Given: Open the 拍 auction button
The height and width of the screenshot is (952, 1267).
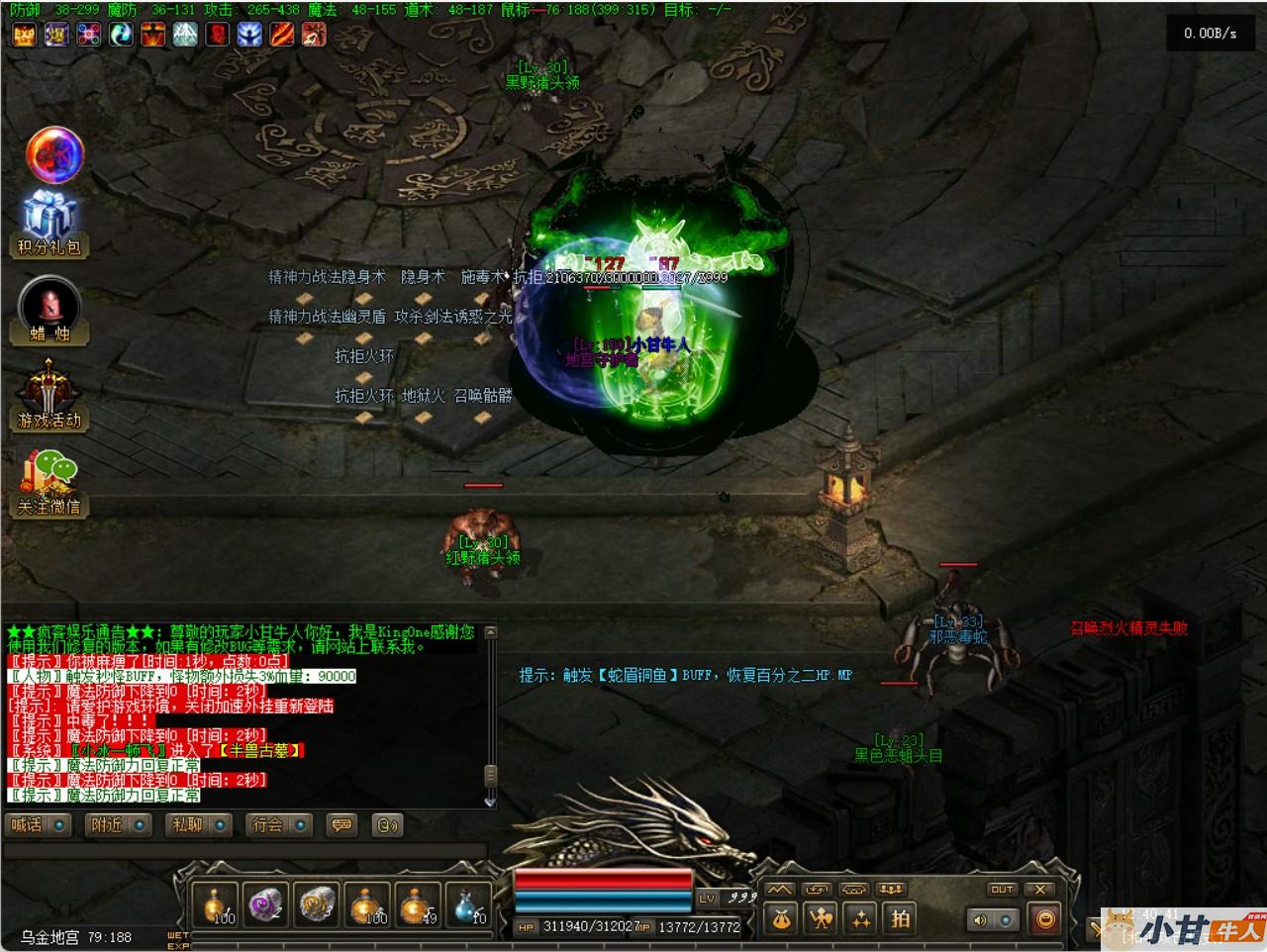Looking at the screenshot, I should coord(901,919).
